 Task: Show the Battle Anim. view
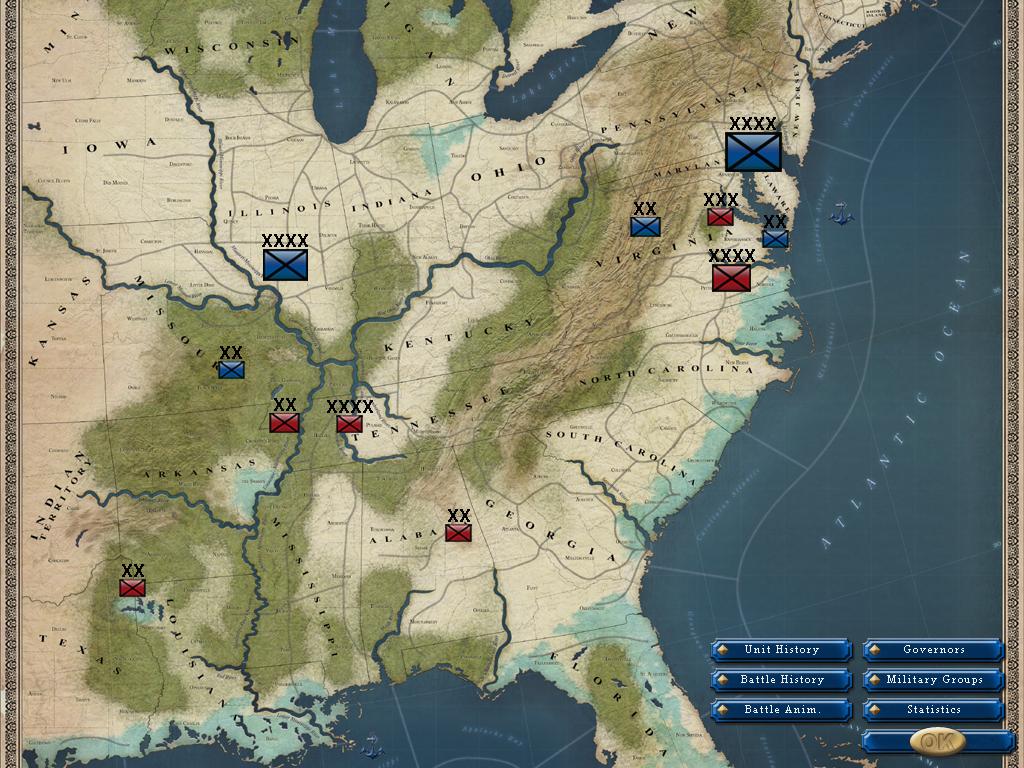click(x=781, y=710)
